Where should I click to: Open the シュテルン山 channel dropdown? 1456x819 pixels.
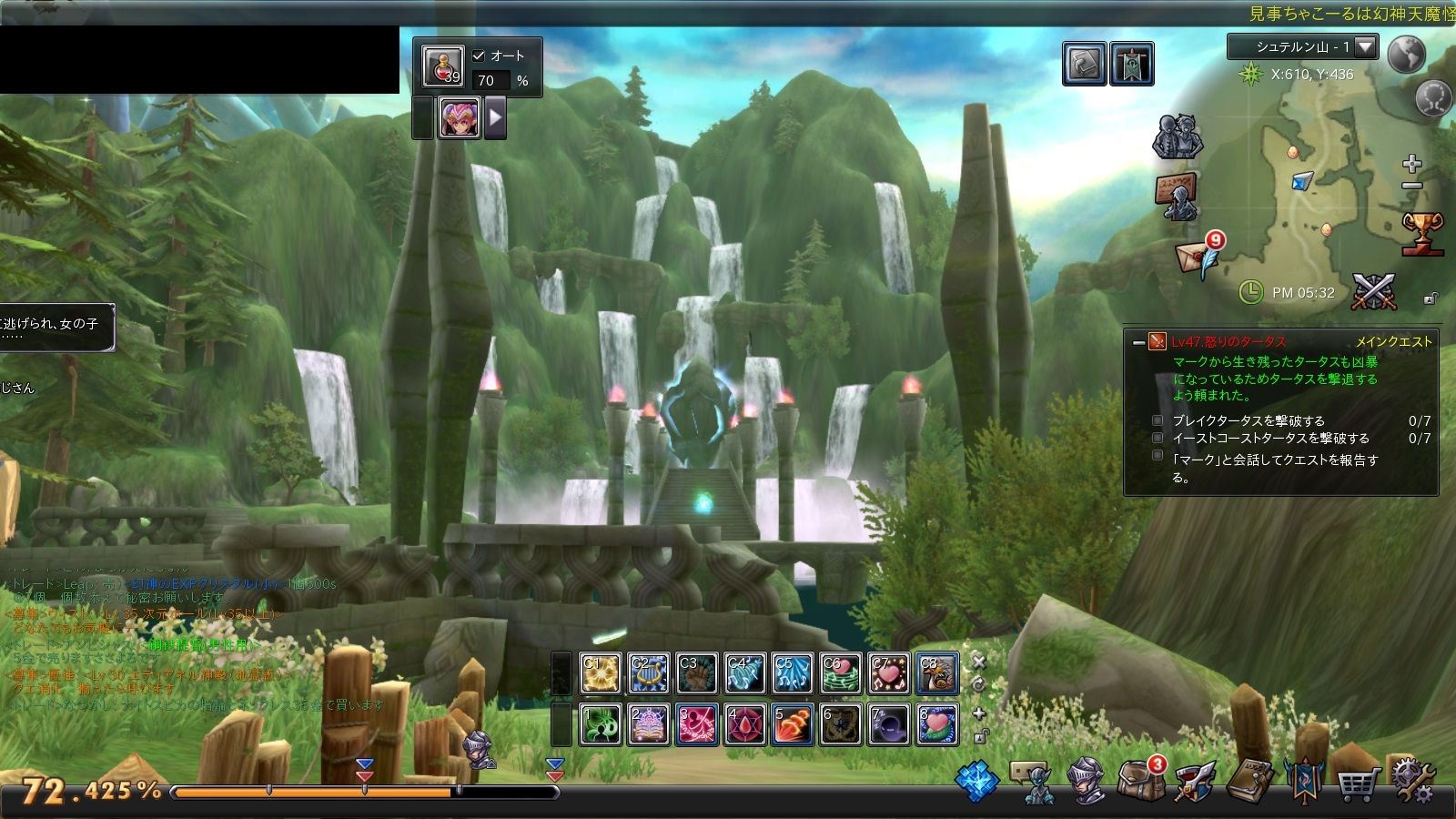[x=1365, y=46]
